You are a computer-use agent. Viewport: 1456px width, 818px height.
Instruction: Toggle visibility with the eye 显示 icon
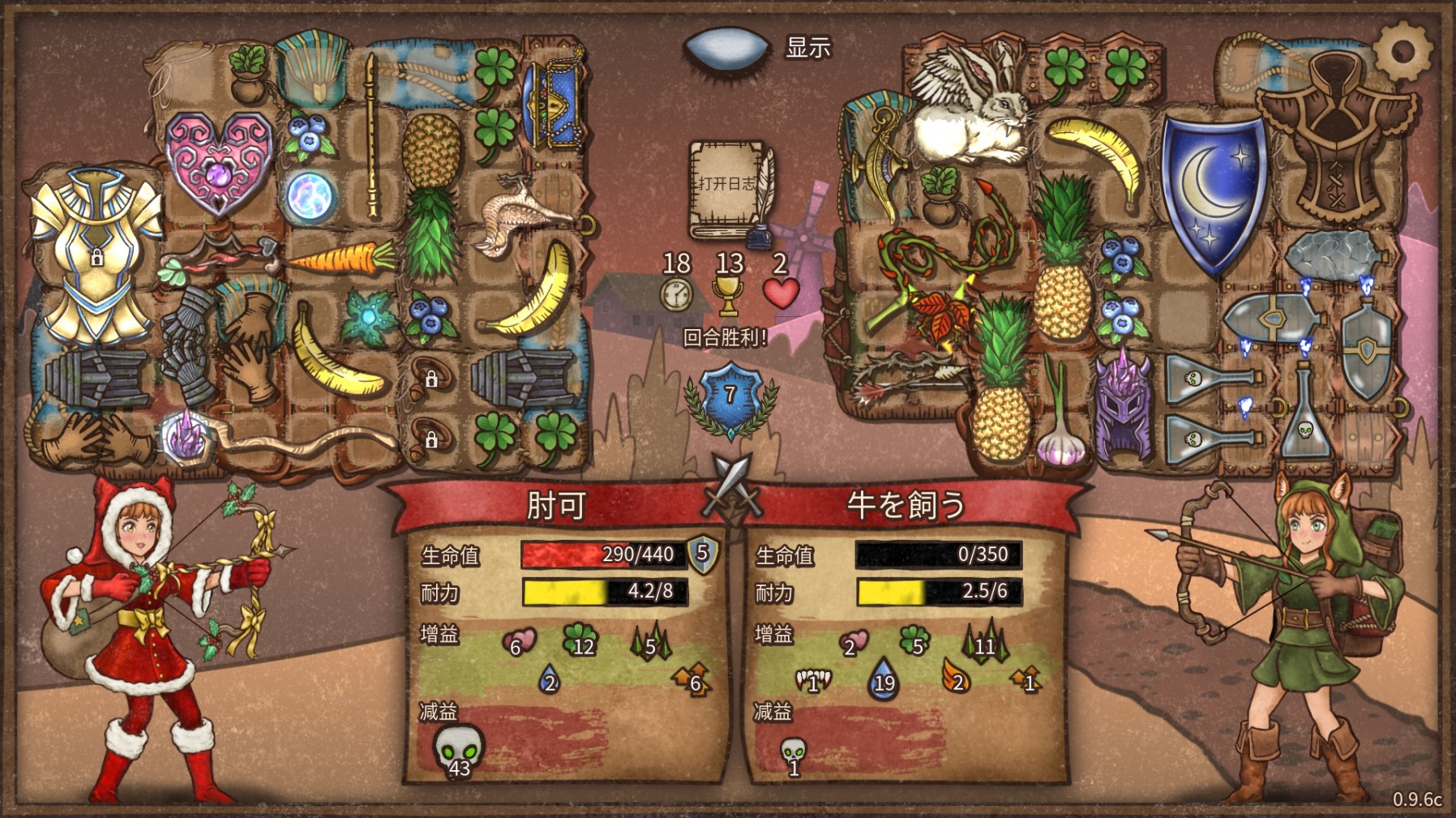(x=726, y=50)
